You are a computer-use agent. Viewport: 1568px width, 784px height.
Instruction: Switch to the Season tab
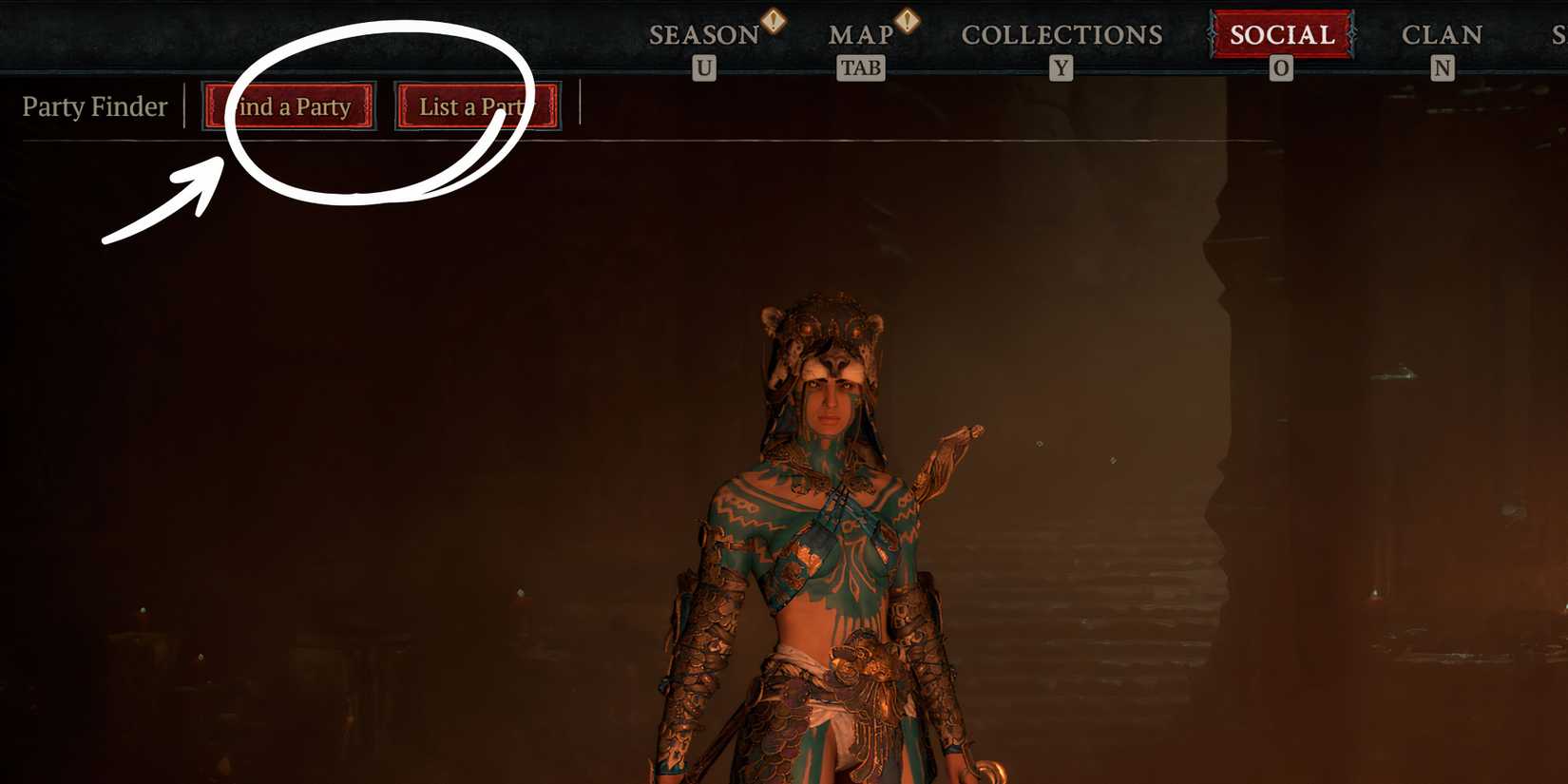coord(703,34)
